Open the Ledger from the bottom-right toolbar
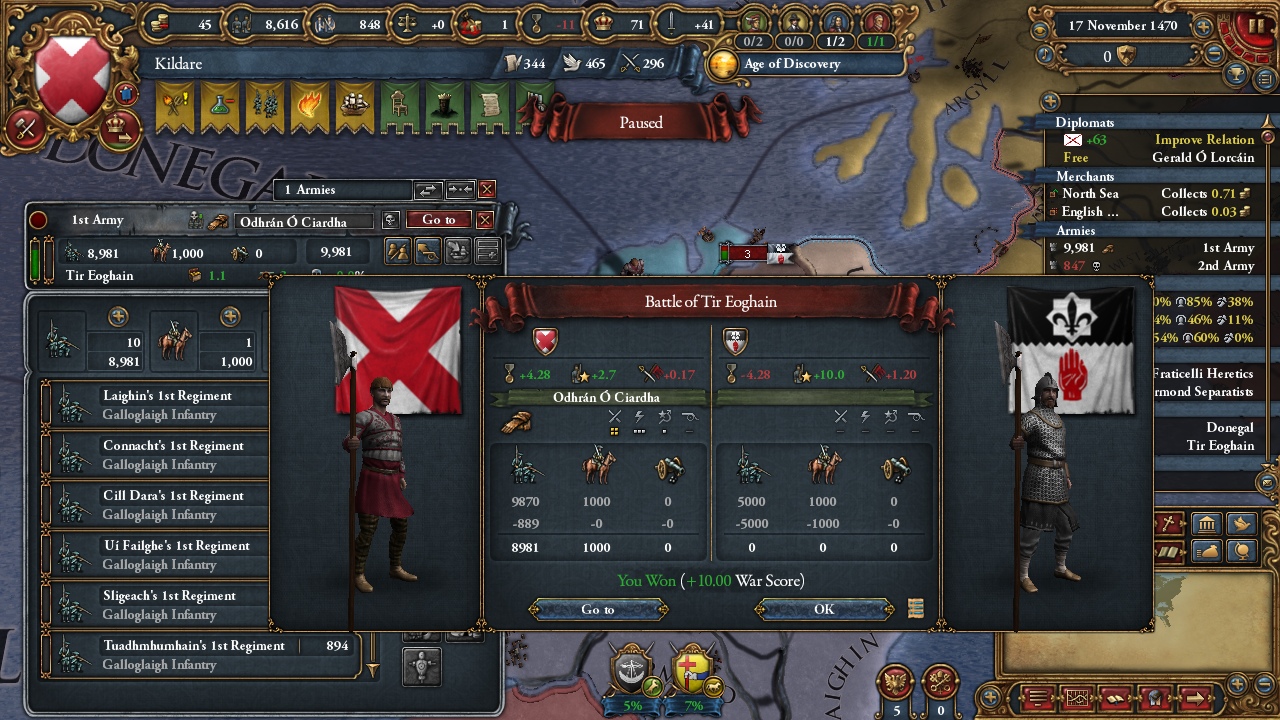 [1115, 698]
